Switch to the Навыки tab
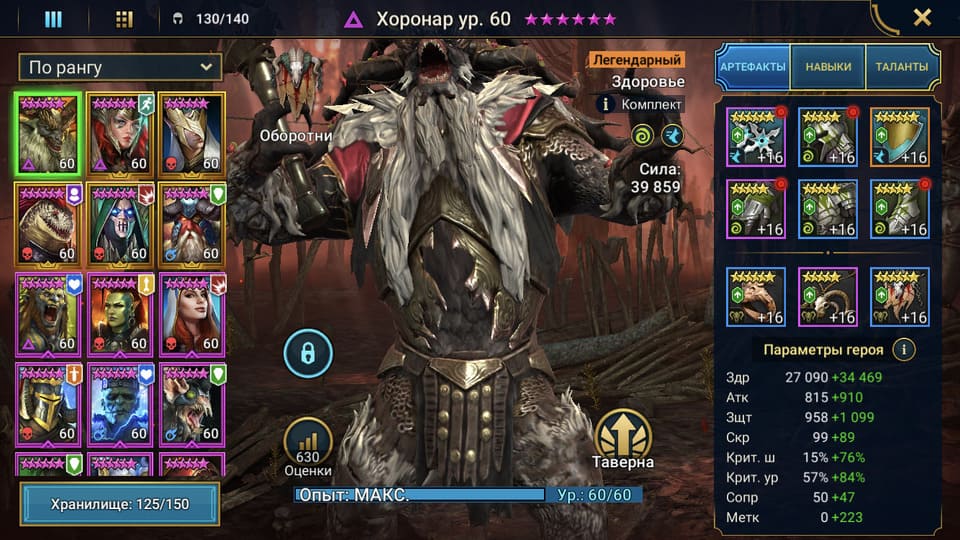The height and width of the screenshot is (540, 960). (x=828, y=67)
